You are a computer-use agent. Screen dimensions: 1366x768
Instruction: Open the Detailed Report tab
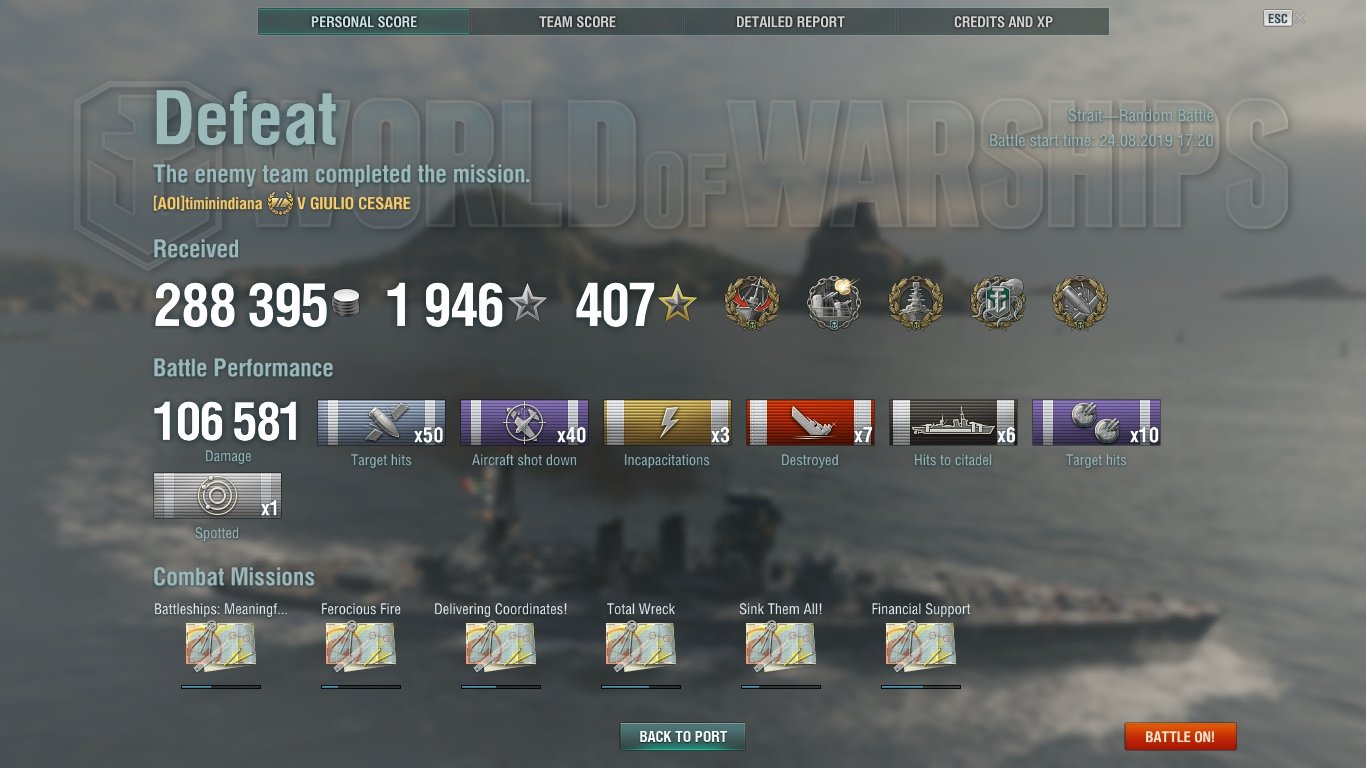click(790, 21)
